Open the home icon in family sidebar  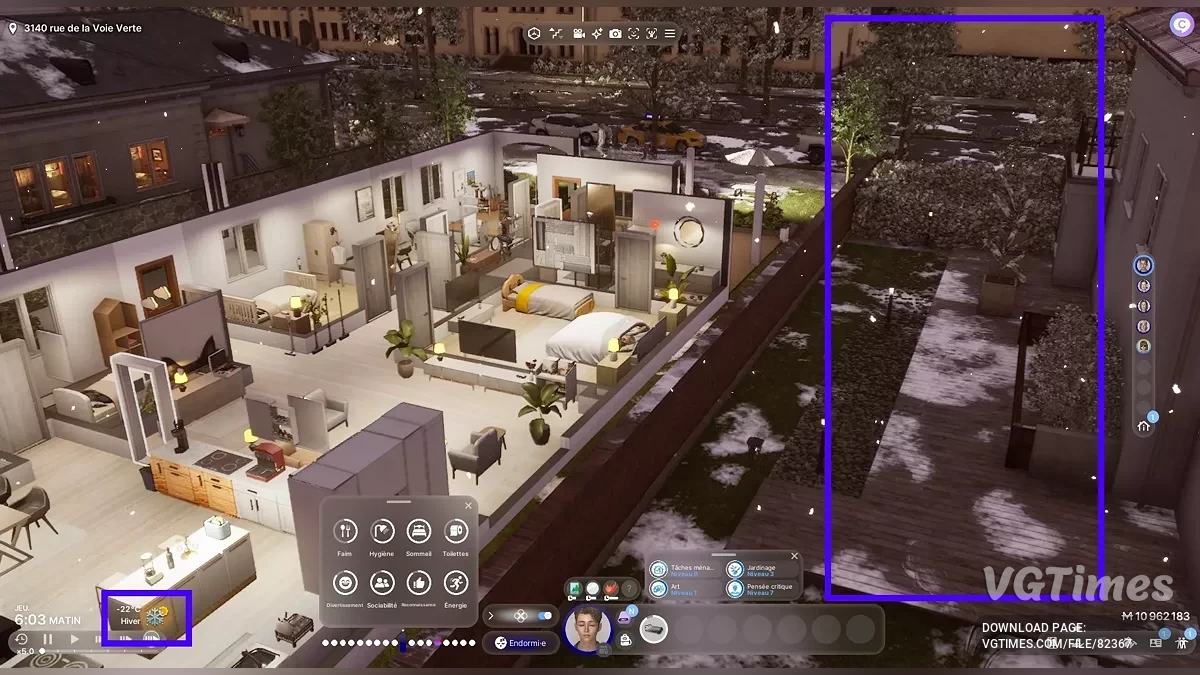click(x=1144, y=426)
